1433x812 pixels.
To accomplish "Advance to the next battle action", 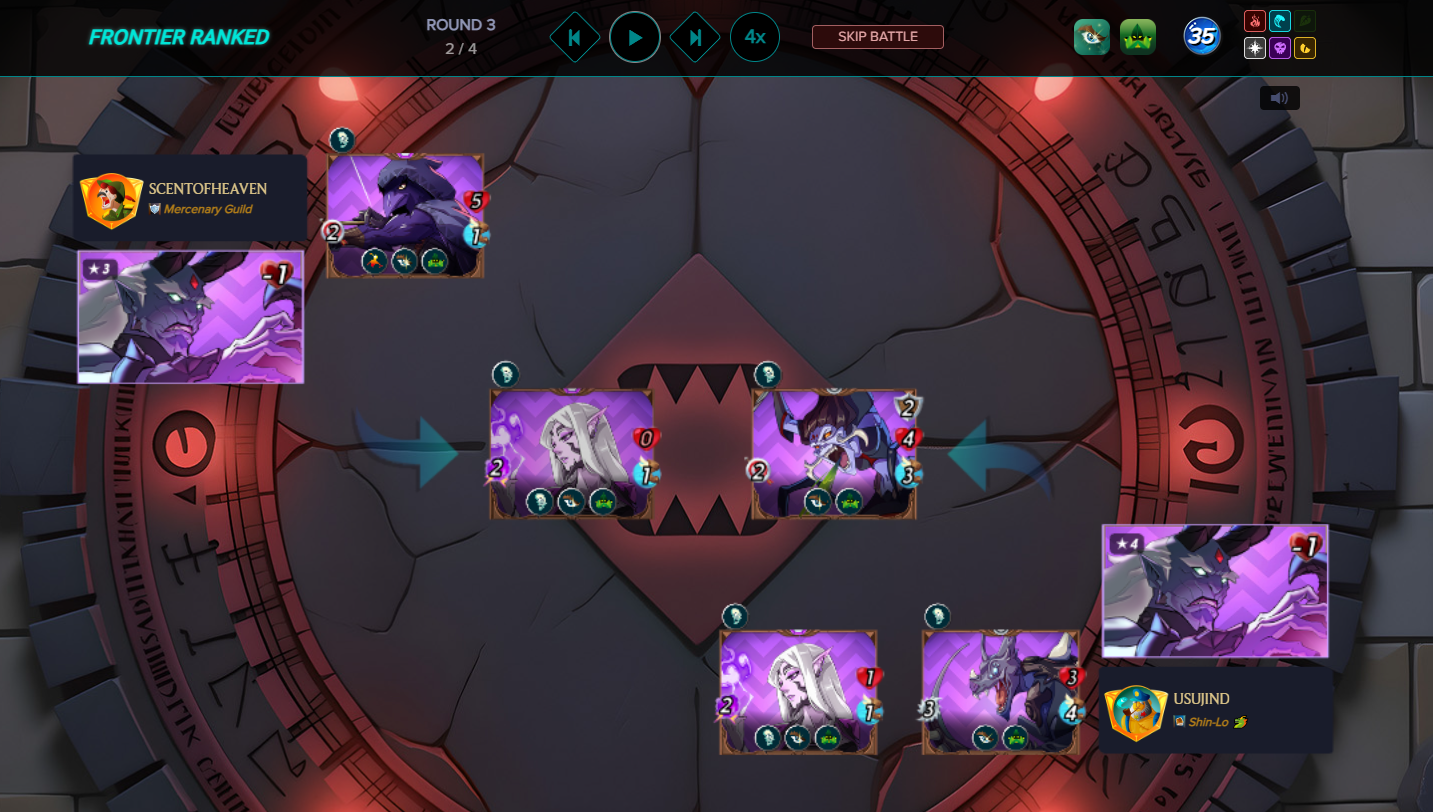I will coord(695,38).
